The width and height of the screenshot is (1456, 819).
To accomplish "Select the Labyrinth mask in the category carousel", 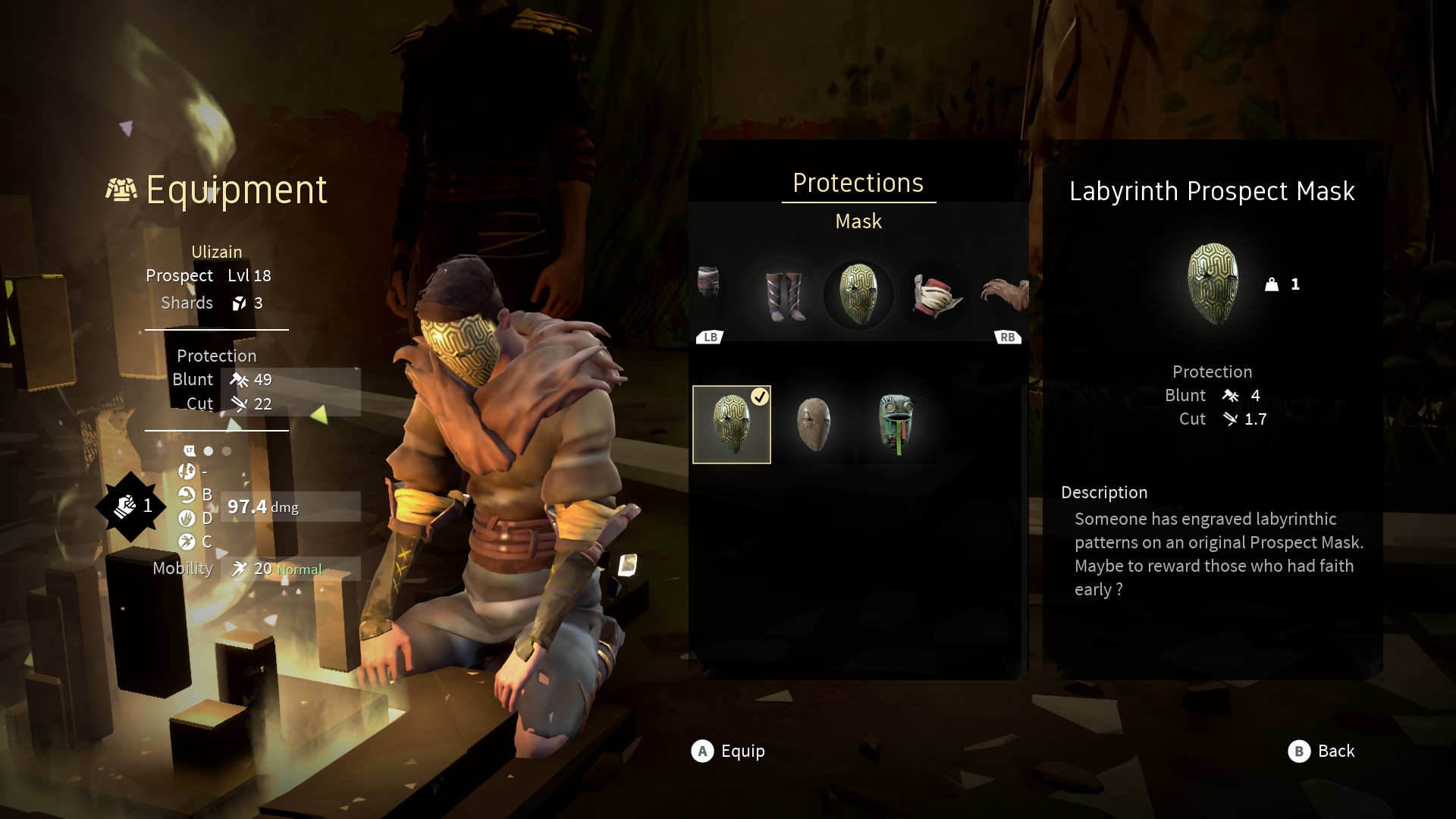I will (x=858, y=295).
